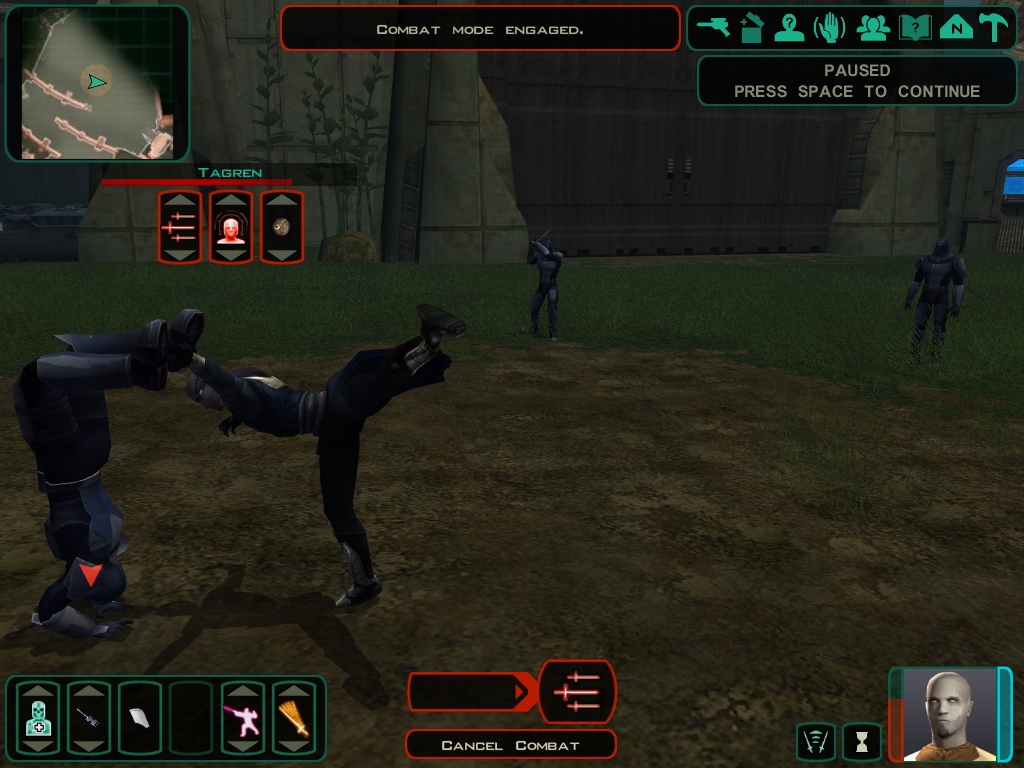Open the Abilities hand icon
Image resolution: width=1024 pixels, height=768 pixels.
(x=830, y=27)
